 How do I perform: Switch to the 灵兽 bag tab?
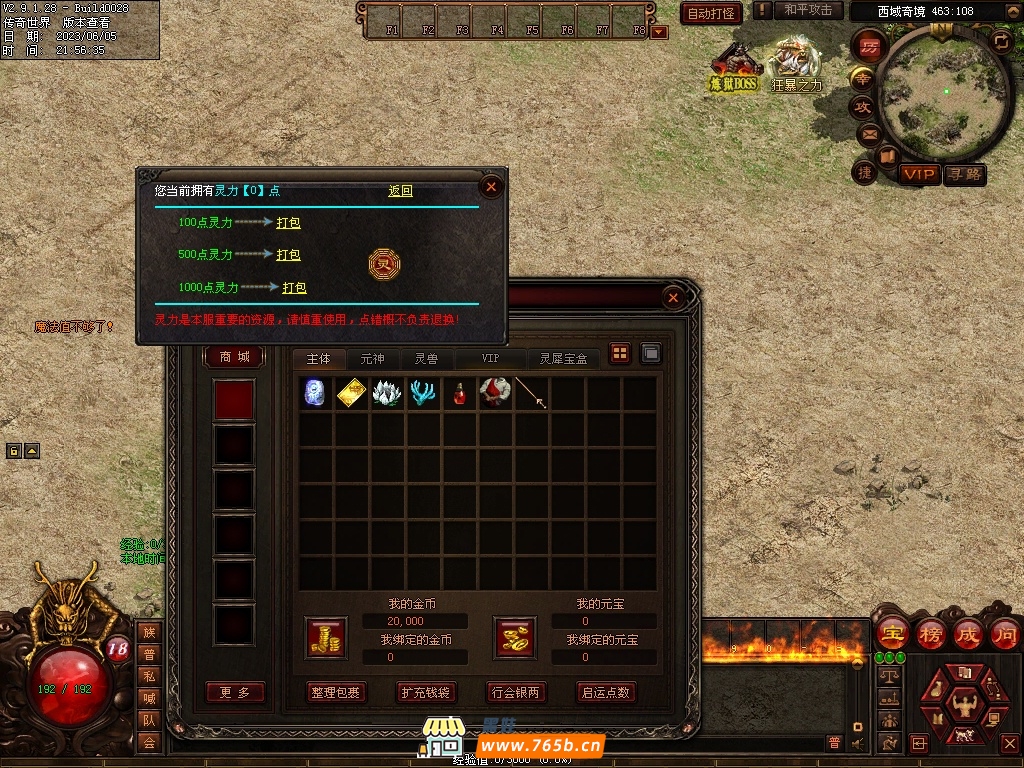pos(426,358)
